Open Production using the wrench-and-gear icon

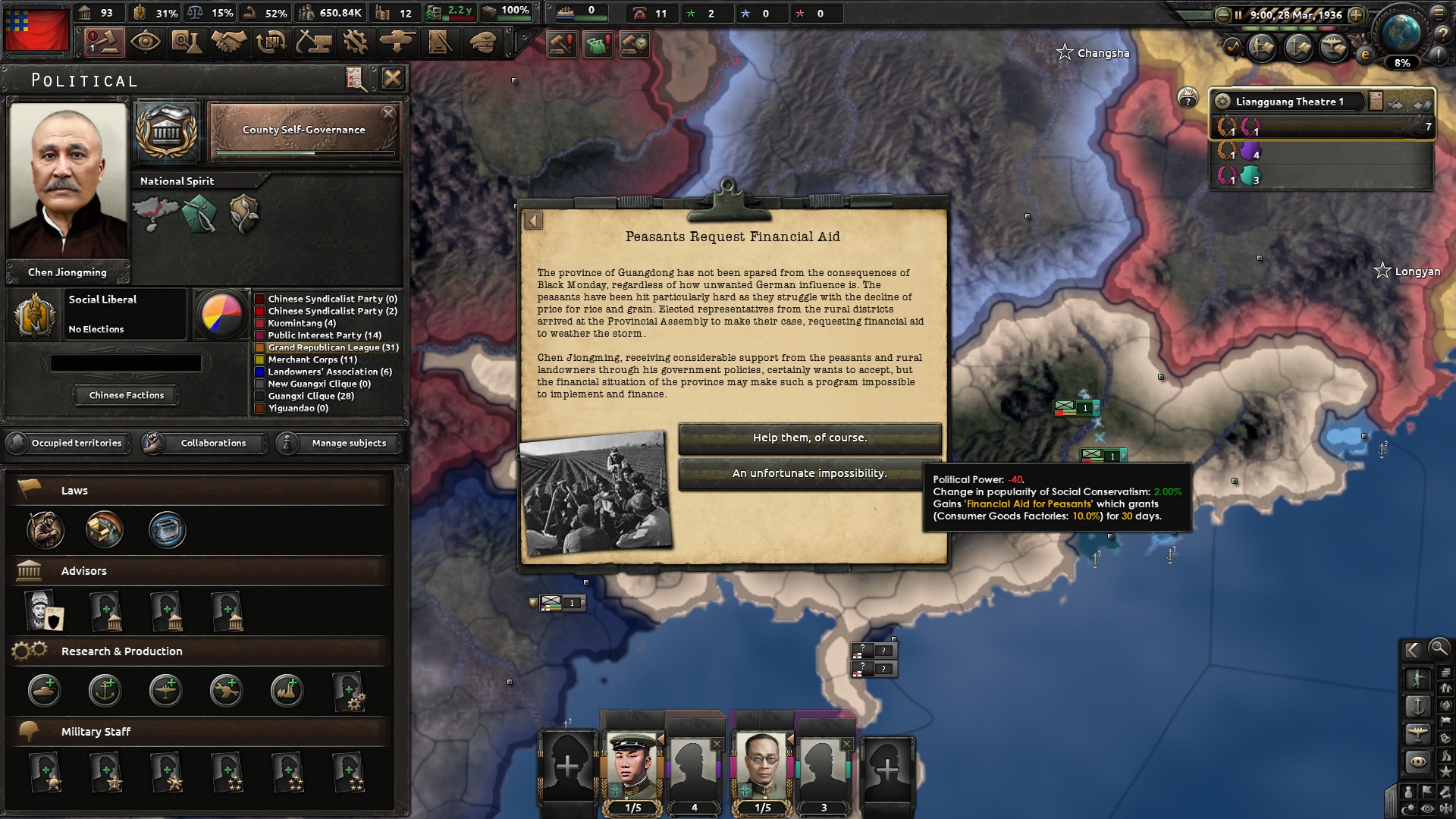356,42
